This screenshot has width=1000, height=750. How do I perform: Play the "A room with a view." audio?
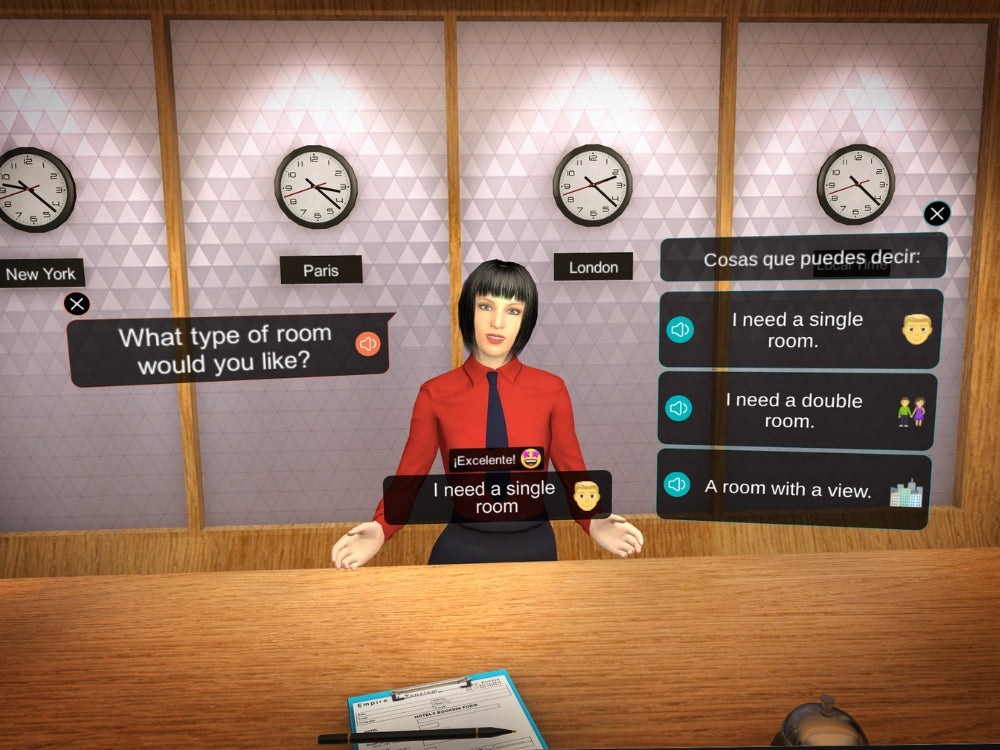pos(677,485)
